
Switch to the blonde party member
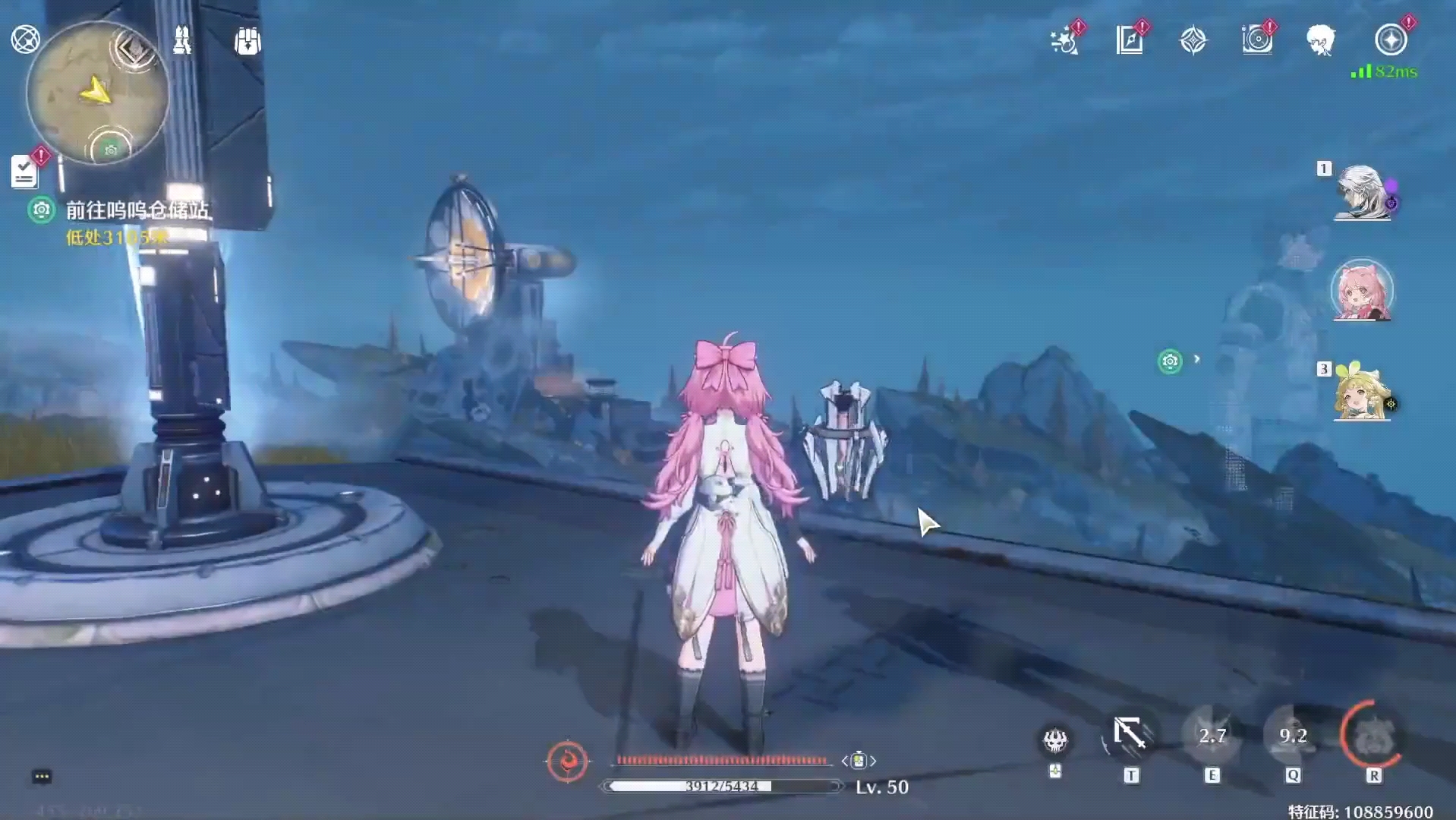[x=1363, y=393]
